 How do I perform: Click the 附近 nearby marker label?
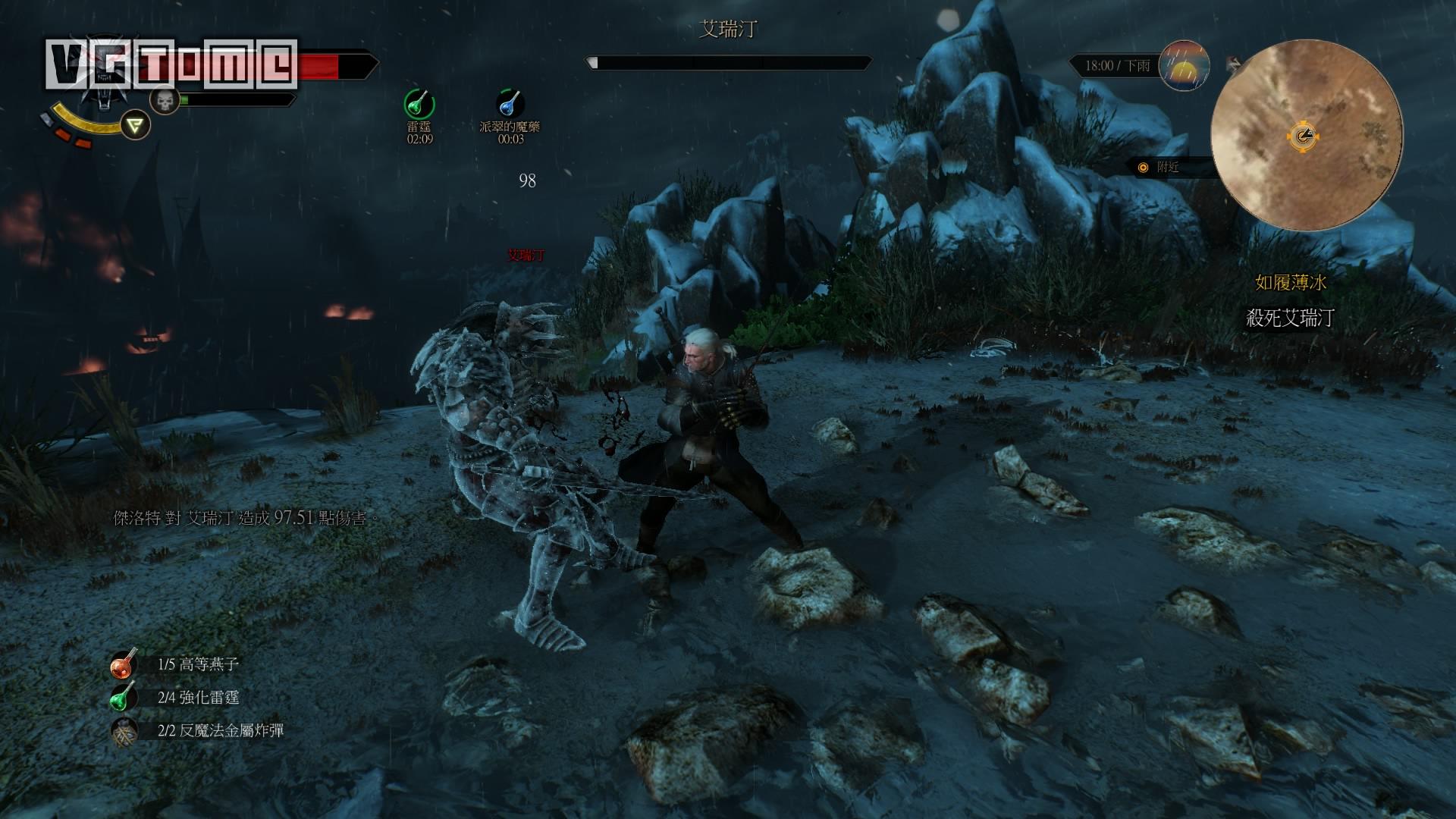[x=1167, y=168]
